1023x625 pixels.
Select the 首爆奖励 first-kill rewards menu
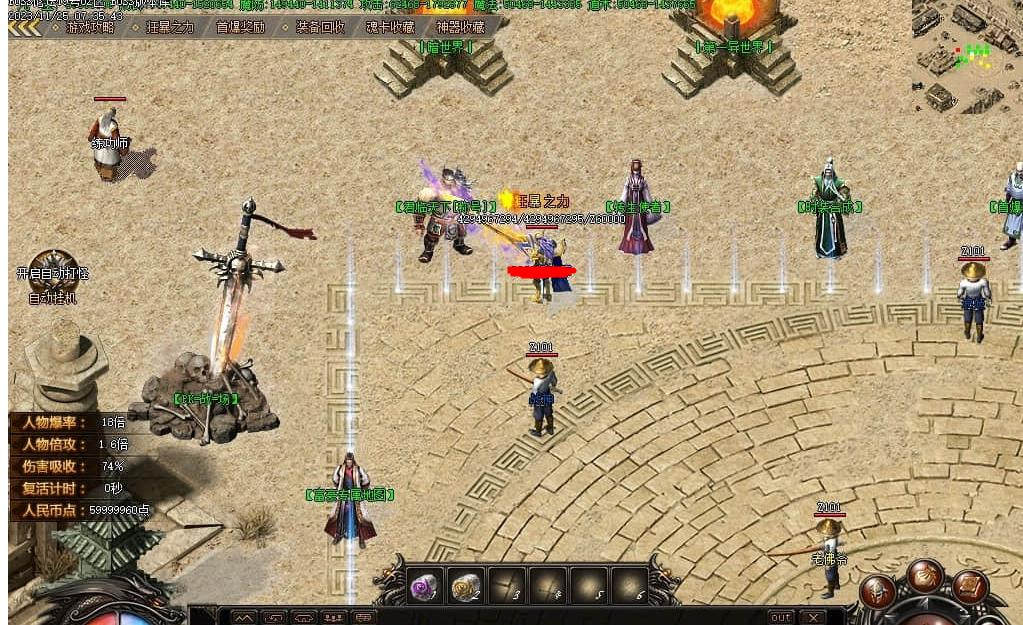point(241,27)
